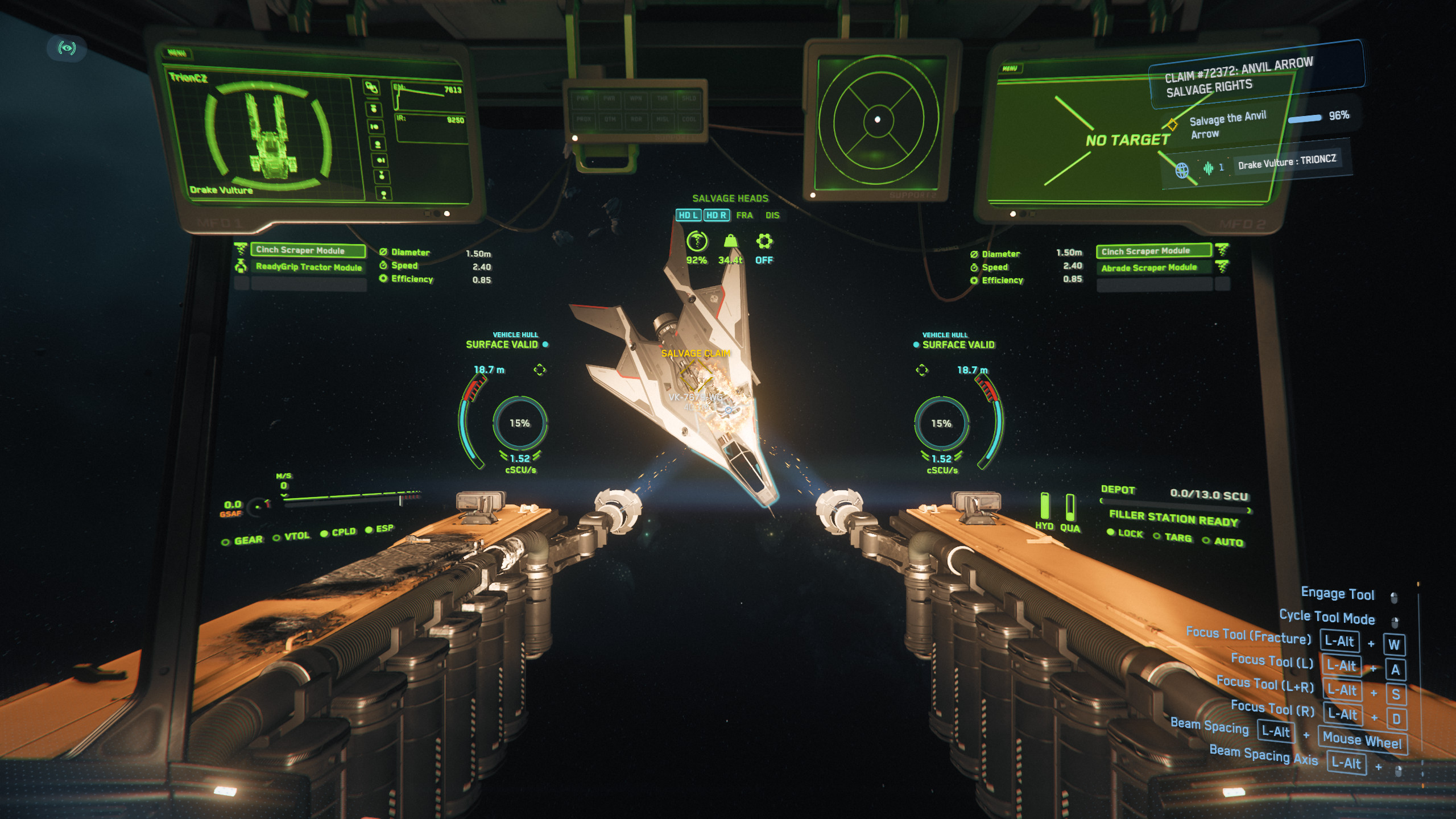This screenshot has width=1456, height=819.
Task: Toggle the SHLD button on the support panel
Action: pos(689,98)
